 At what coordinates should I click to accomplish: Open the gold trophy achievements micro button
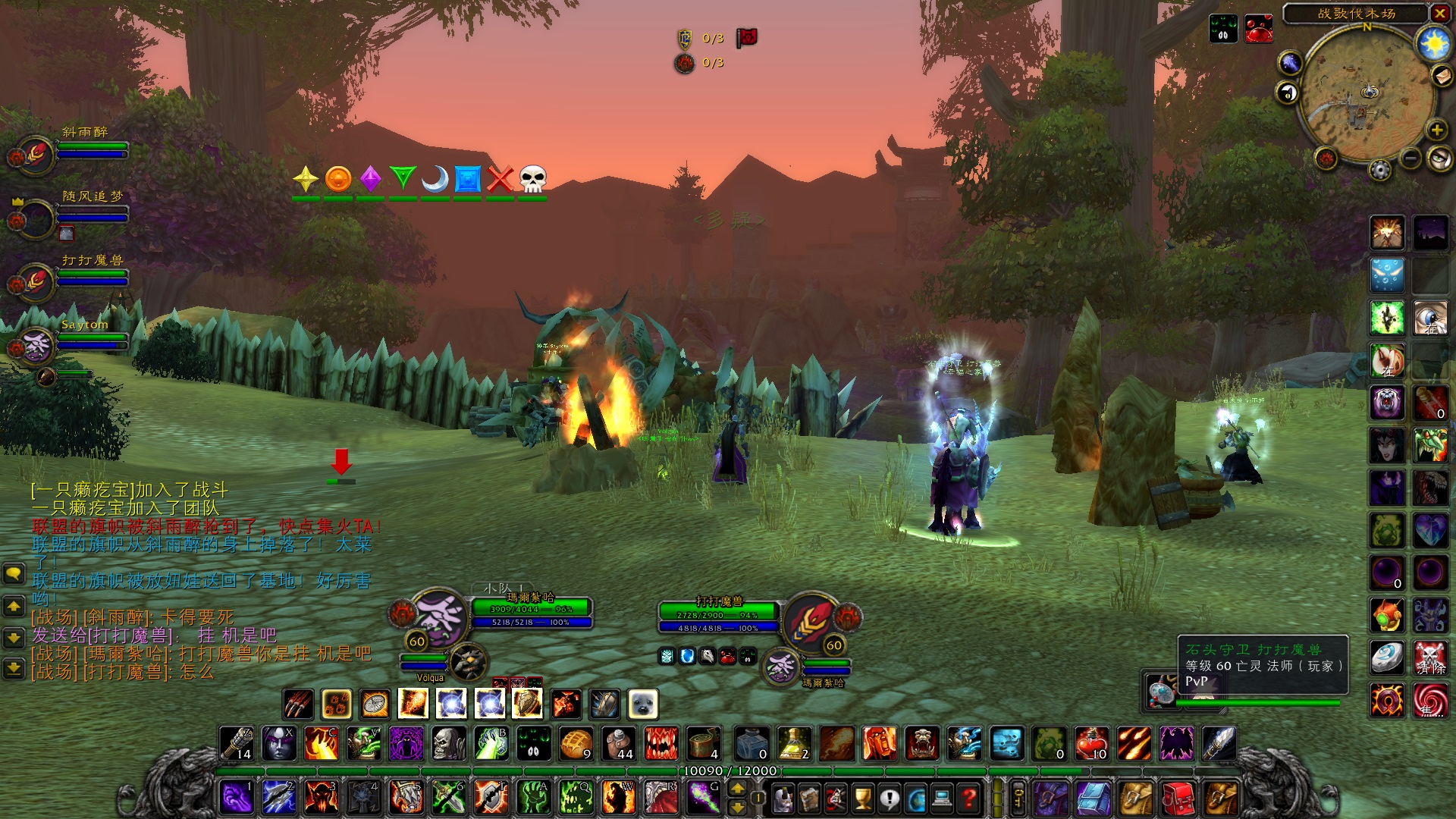click(x=862, y=799)
